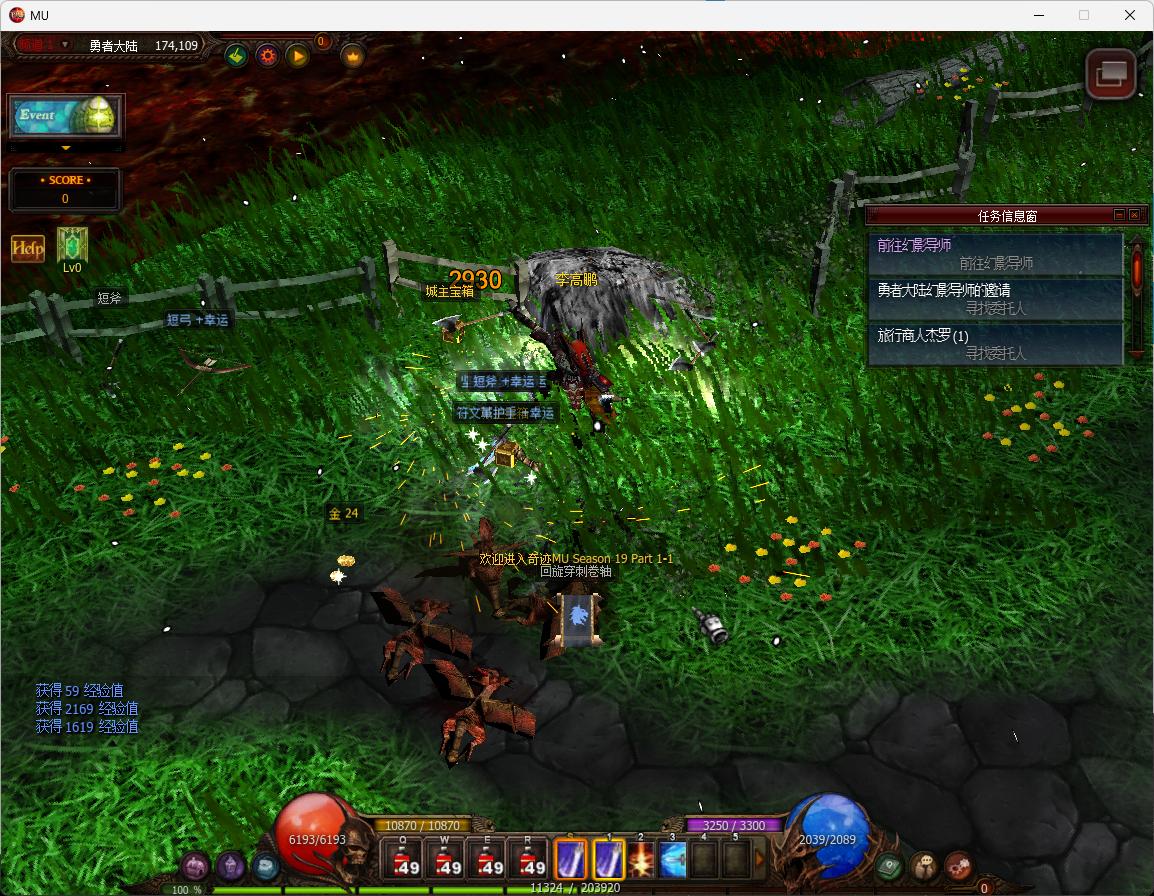
Task: Close the 任务信息窗 quest window
Action: point(1134,215)
